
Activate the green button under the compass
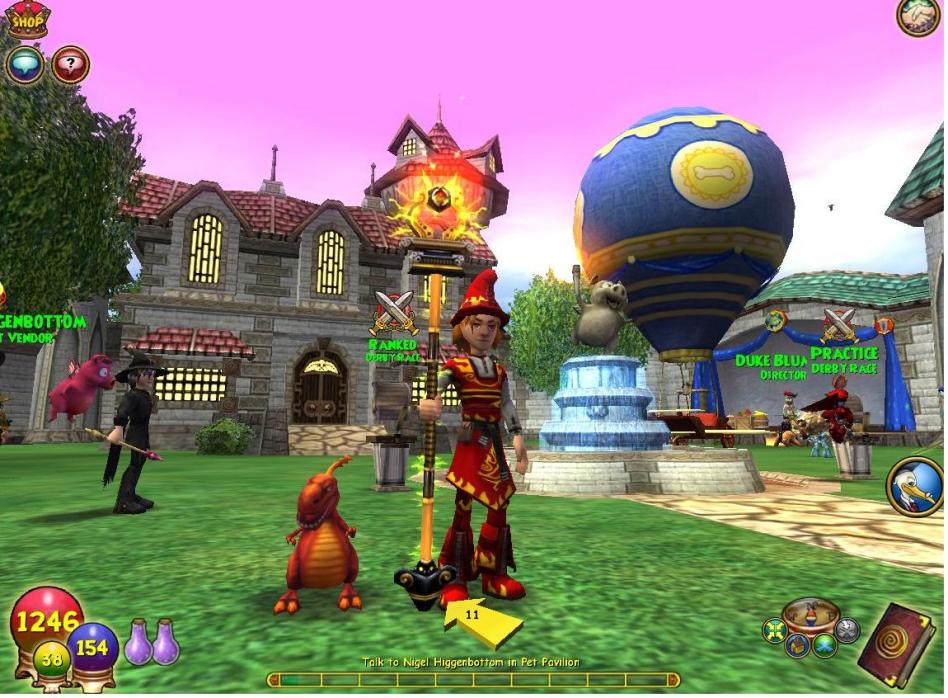(x=824, y=645)
